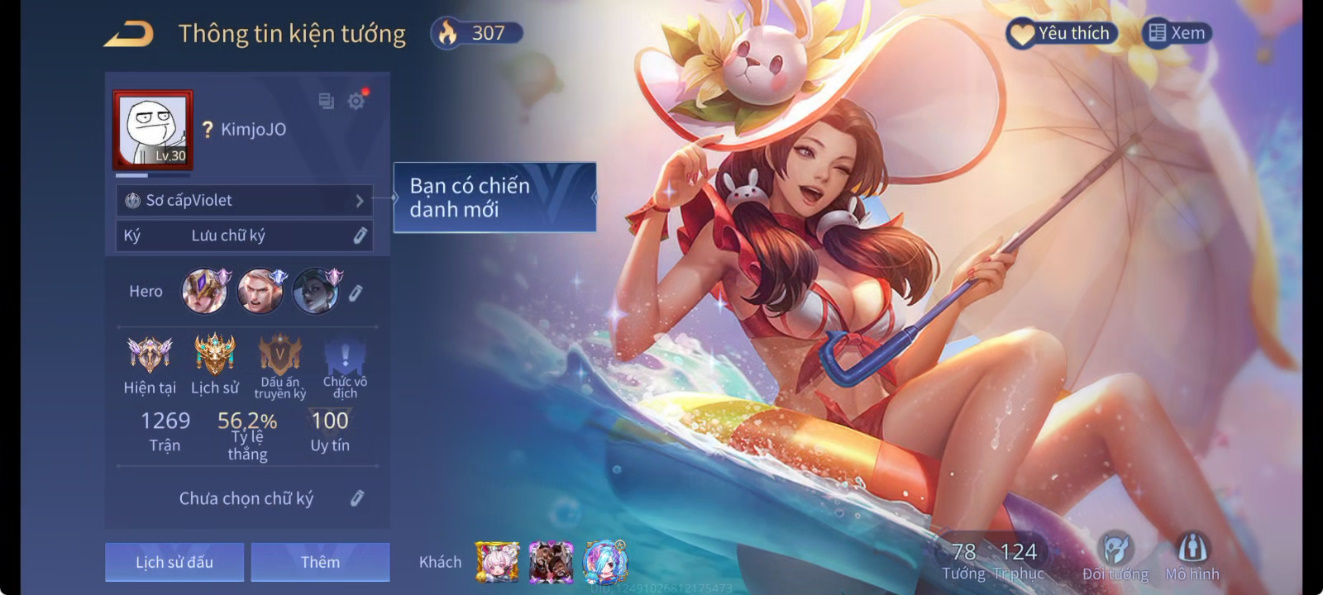Edit the Chưa chọn chữ ký entry

coord(357,498)
